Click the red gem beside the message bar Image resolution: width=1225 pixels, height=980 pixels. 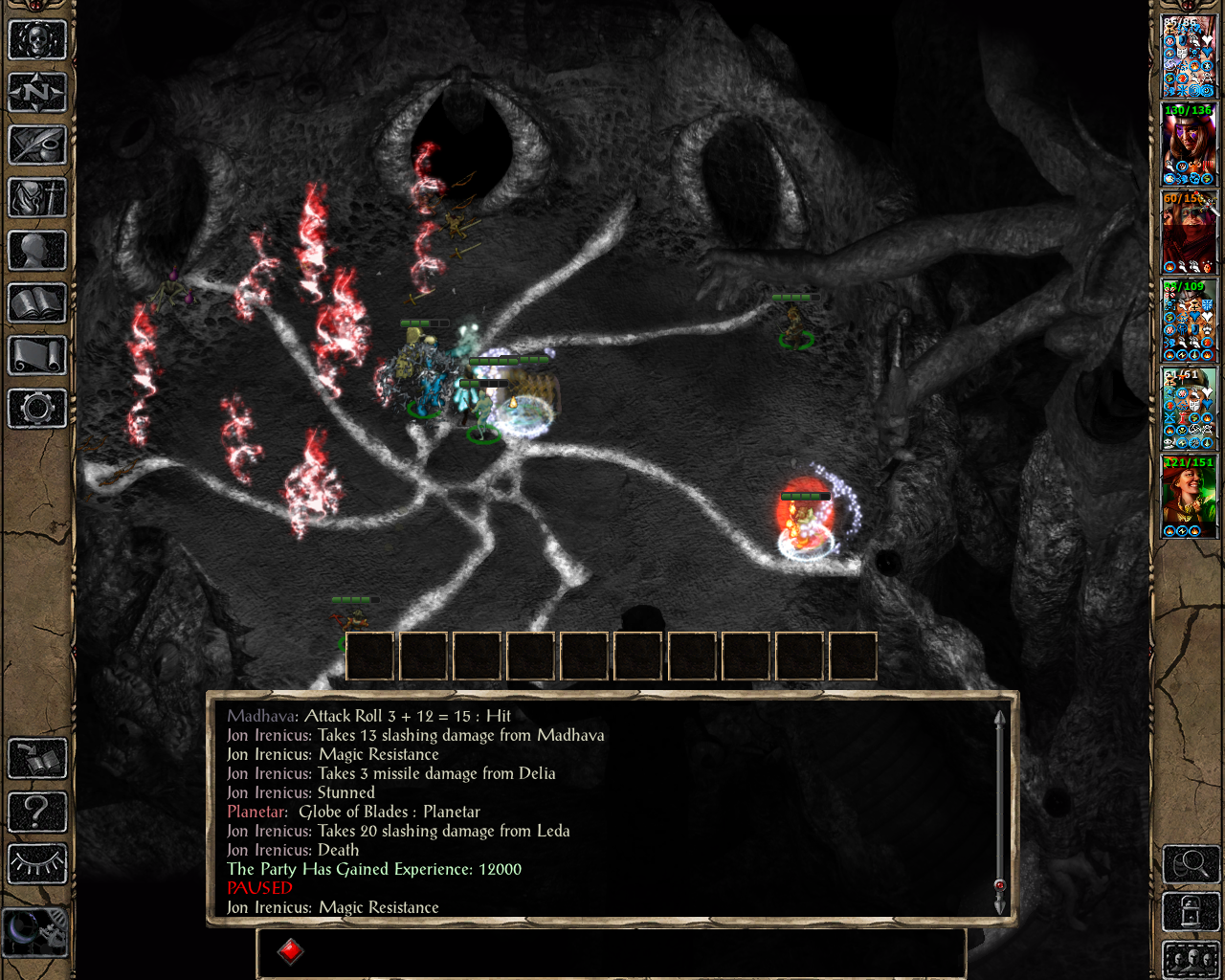[x=291, y=951]
